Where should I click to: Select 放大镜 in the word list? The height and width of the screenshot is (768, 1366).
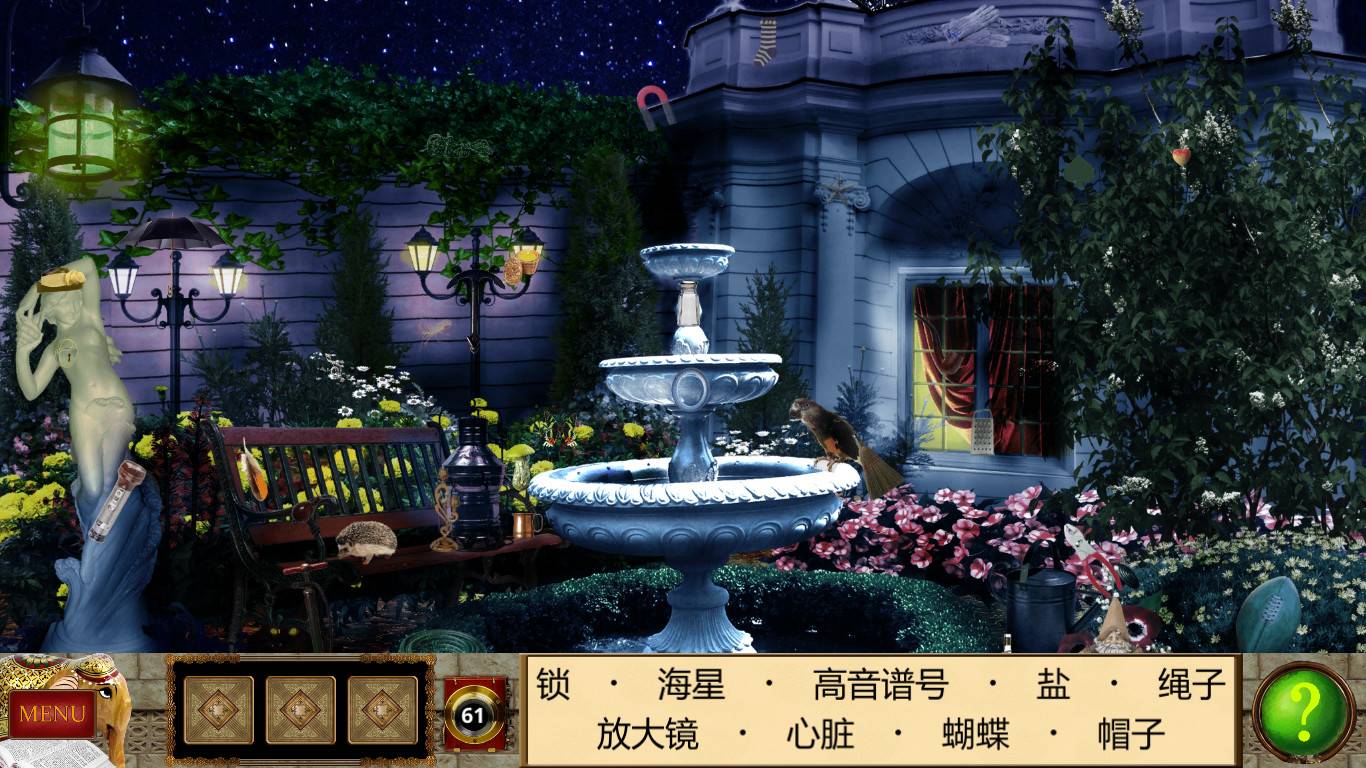646,733
